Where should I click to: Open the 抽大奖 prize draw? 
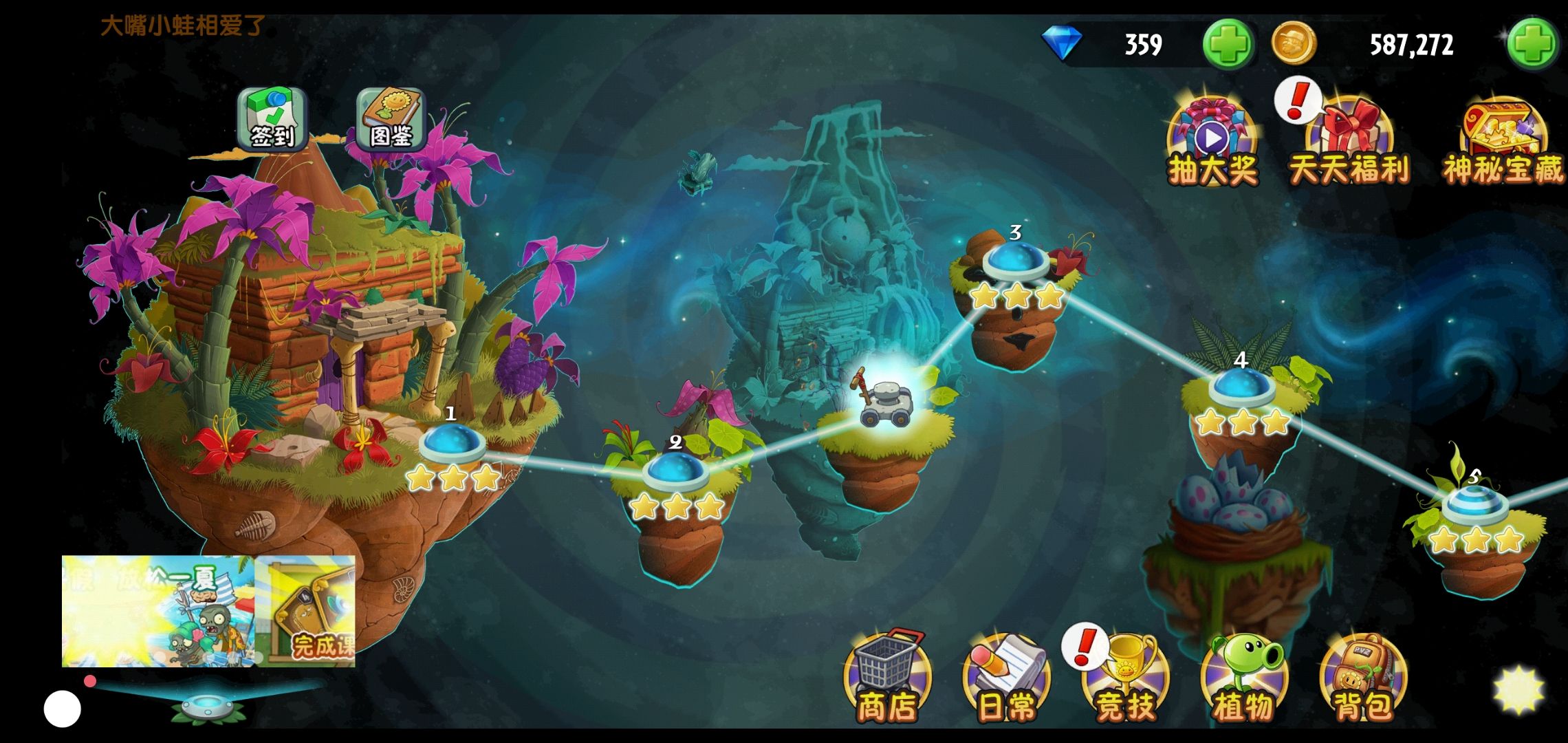coord(1213,143)
